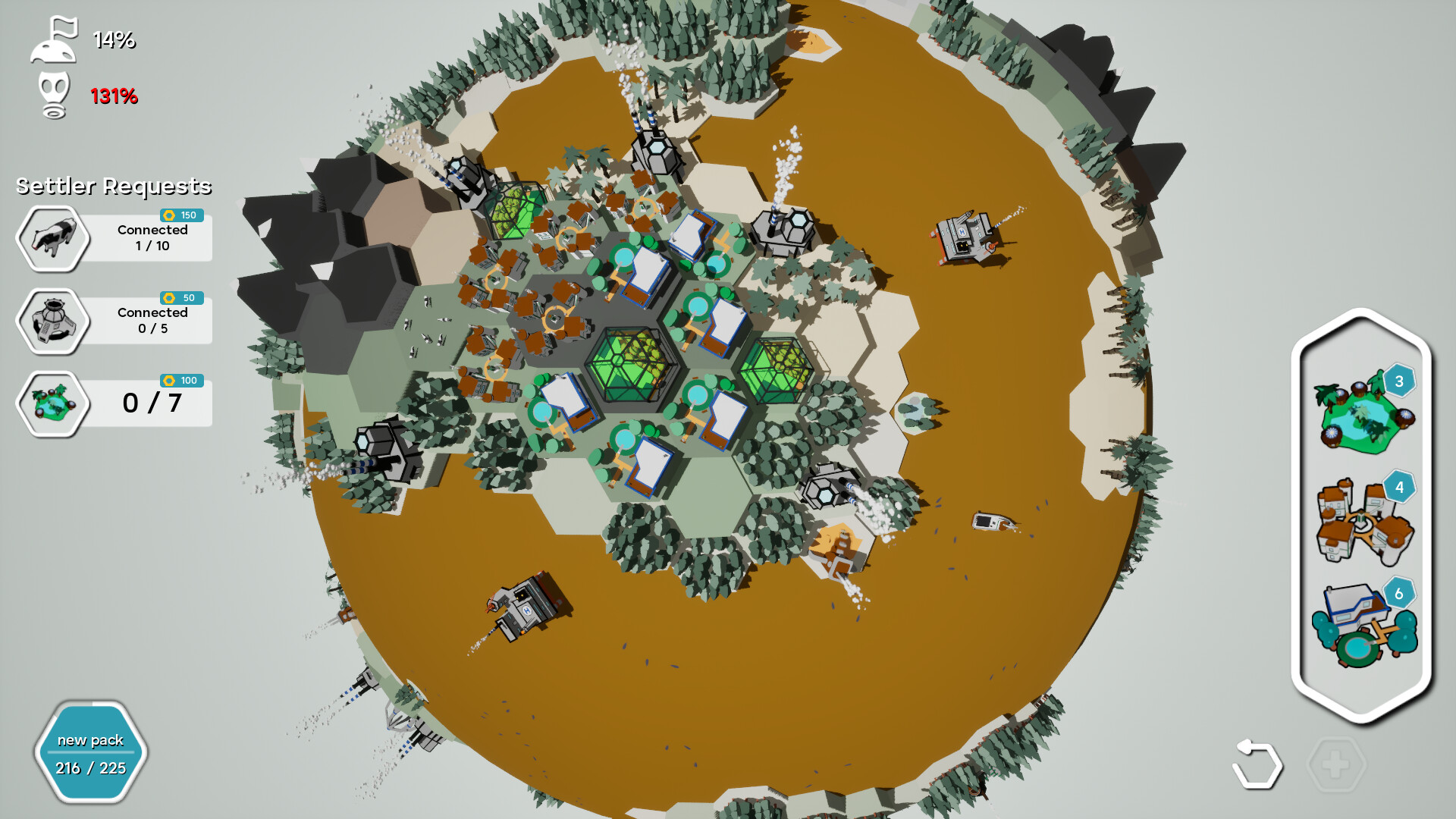Click the Connected 1 / 10 request panel
The height and width of the screenshot is (819, 1456).
click(x=151, y=238)
